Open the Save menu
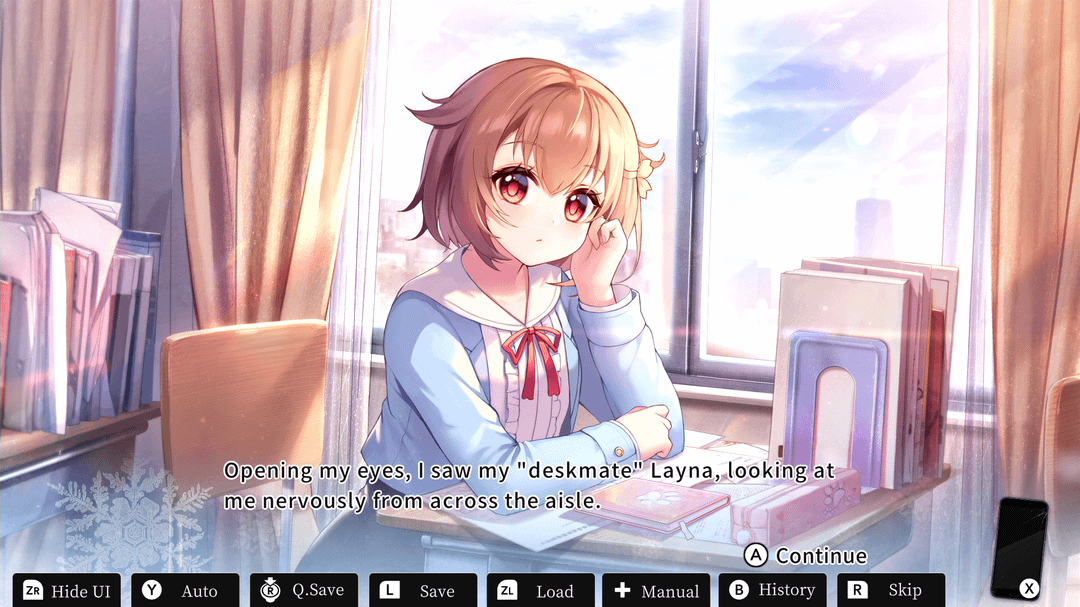 tap(422, 590)
